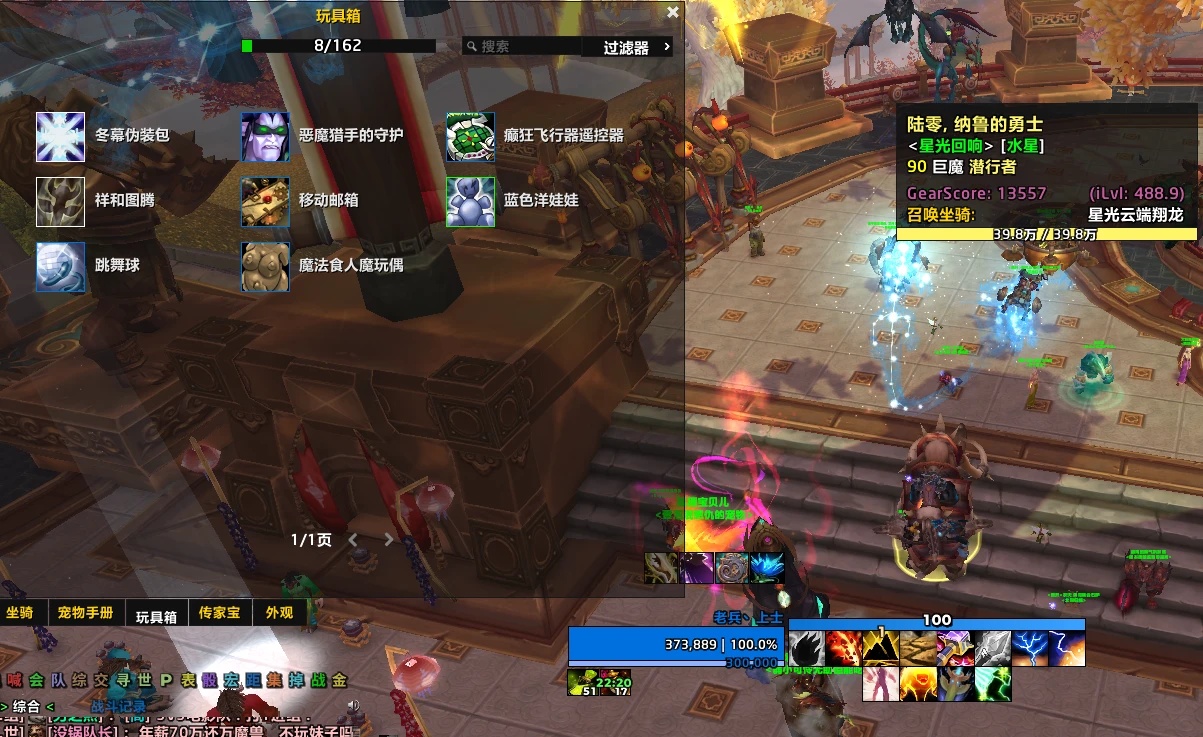Open the 战斗记录 combat log tab
This screenshot has width=1203, height=737.
coord(118,706)
